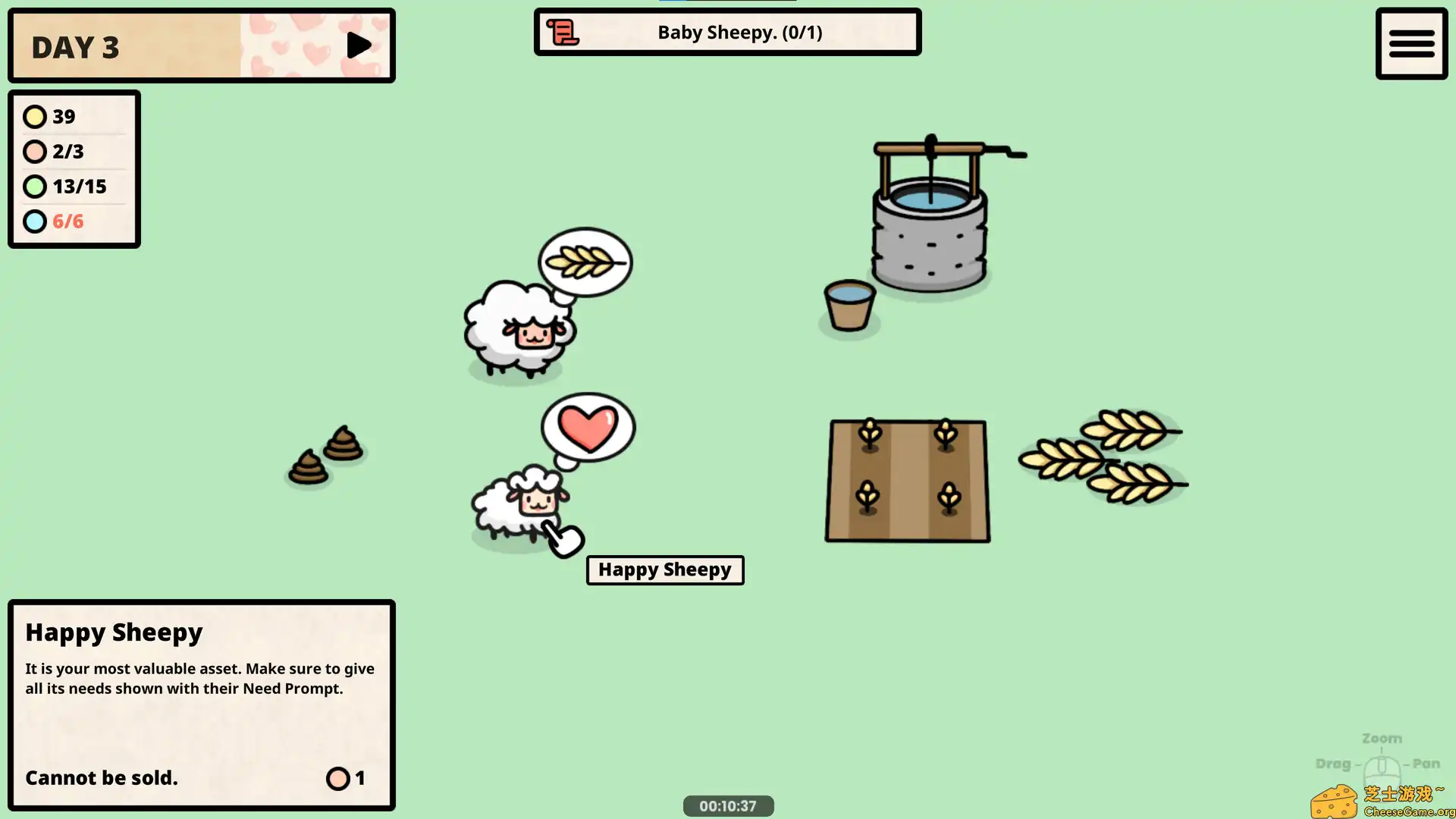This screenshot has height=819, width=1456.
Task: Select the yellow coin resource icon
Action: [x=35, y=116]
